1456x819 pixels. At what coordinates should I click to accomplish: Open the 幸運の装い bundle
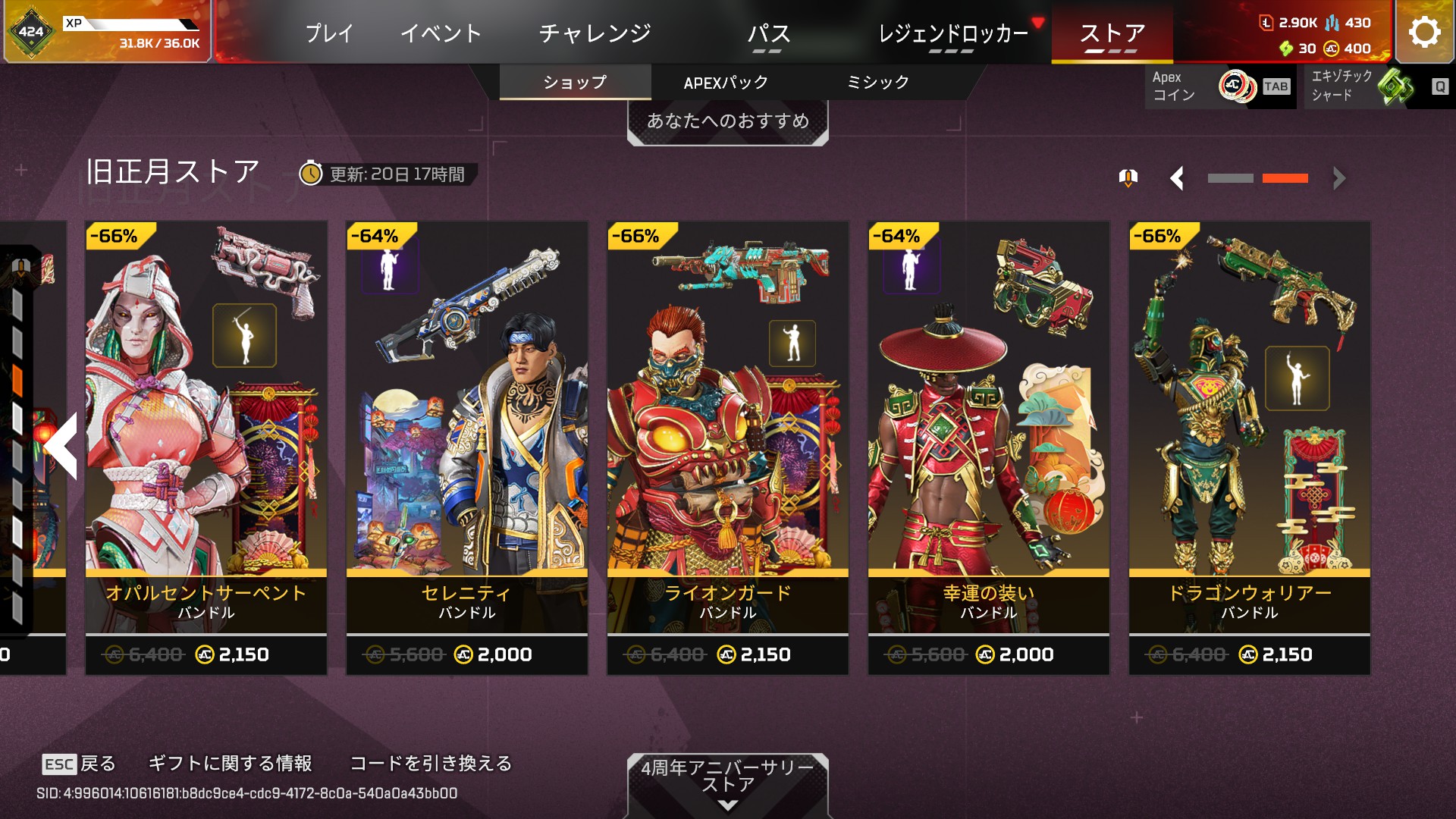988,447
